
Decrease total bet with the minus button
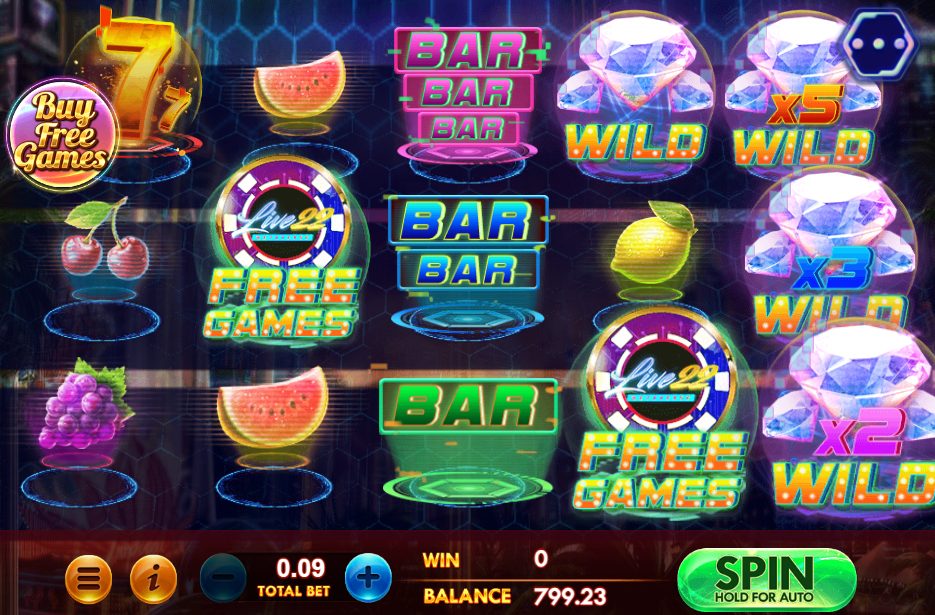click(x=222, y=578)
